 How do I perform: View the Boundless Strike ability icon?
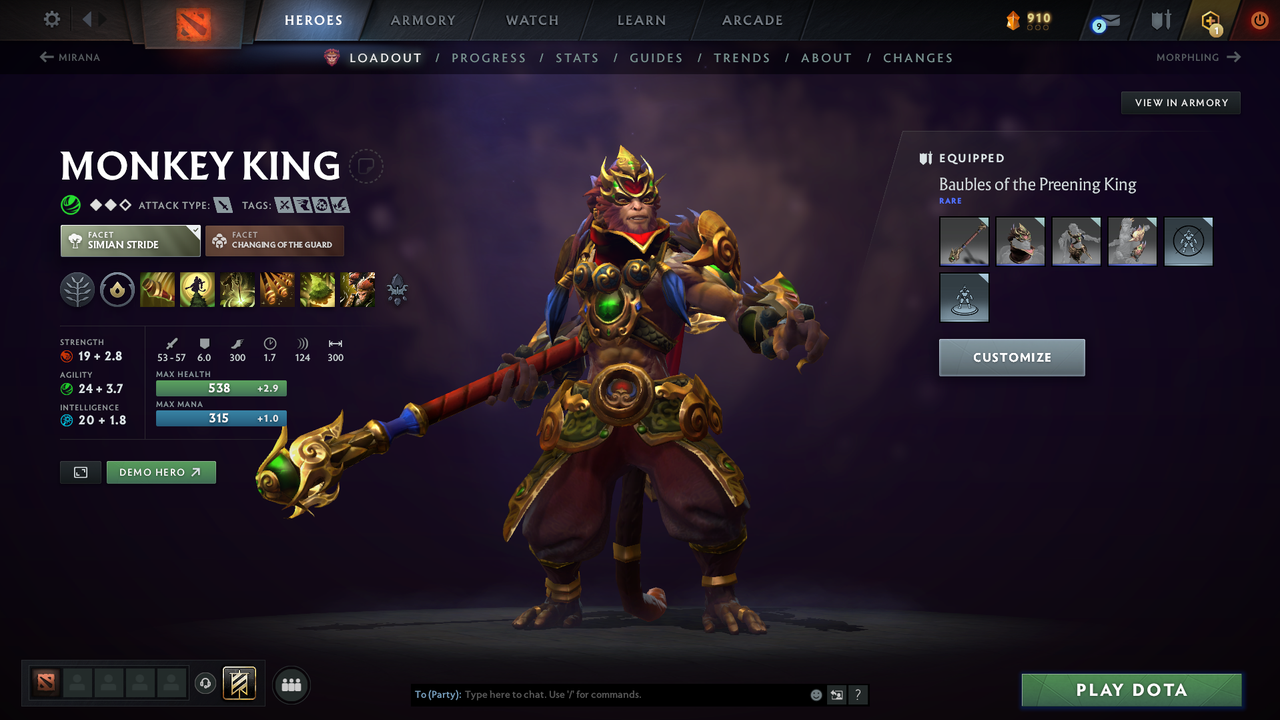coord(157,290)
